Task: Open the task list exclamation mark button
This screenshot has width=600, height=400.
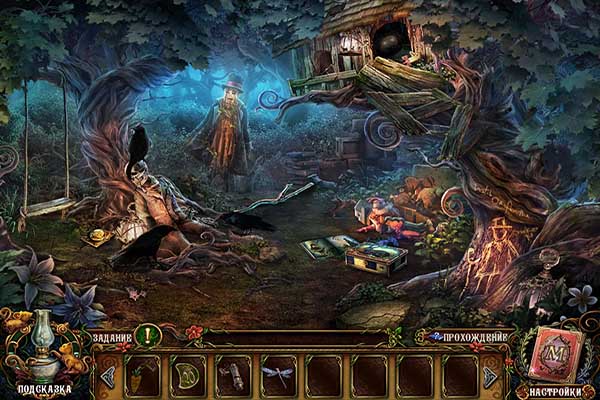Action: [147, 336]
